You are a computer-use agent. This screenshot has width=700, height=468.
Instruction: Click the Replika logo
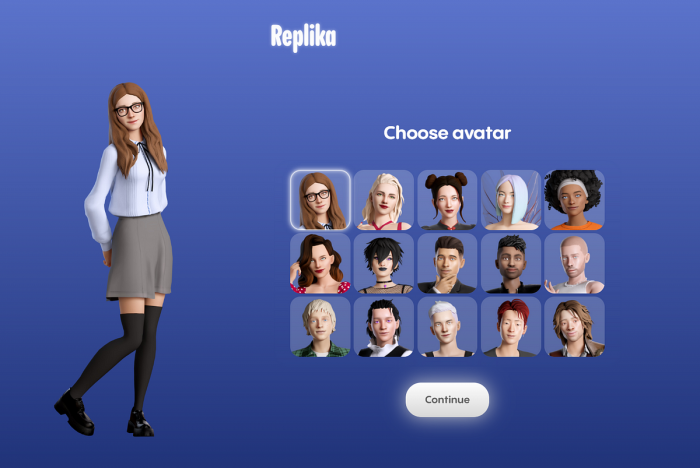click(303, 38)
